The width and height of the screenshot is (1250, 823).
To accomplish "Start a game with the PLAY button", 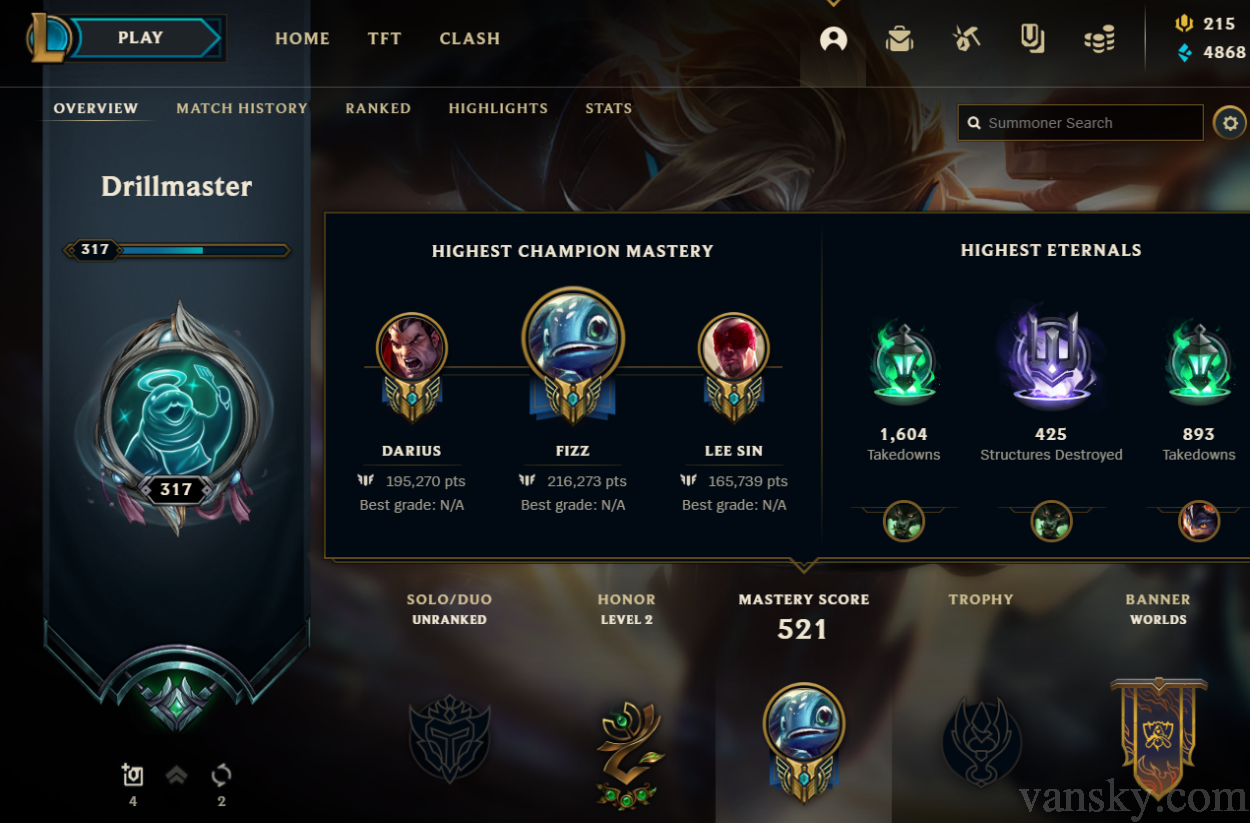I will tap(142, 38).
